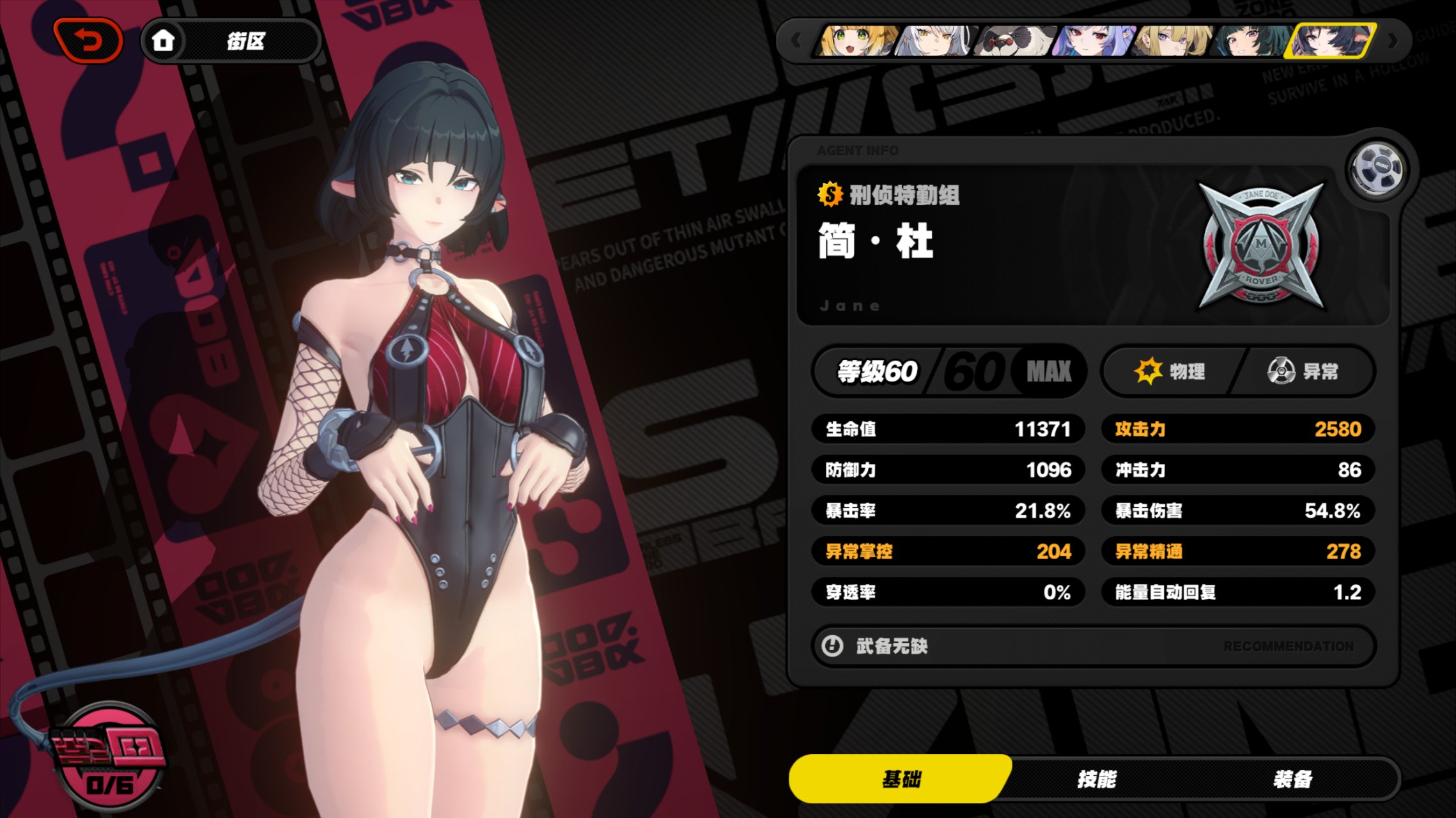Show next agents with right arrow
Viewport: 1456px width, 818px height.
coord(1393,41)
